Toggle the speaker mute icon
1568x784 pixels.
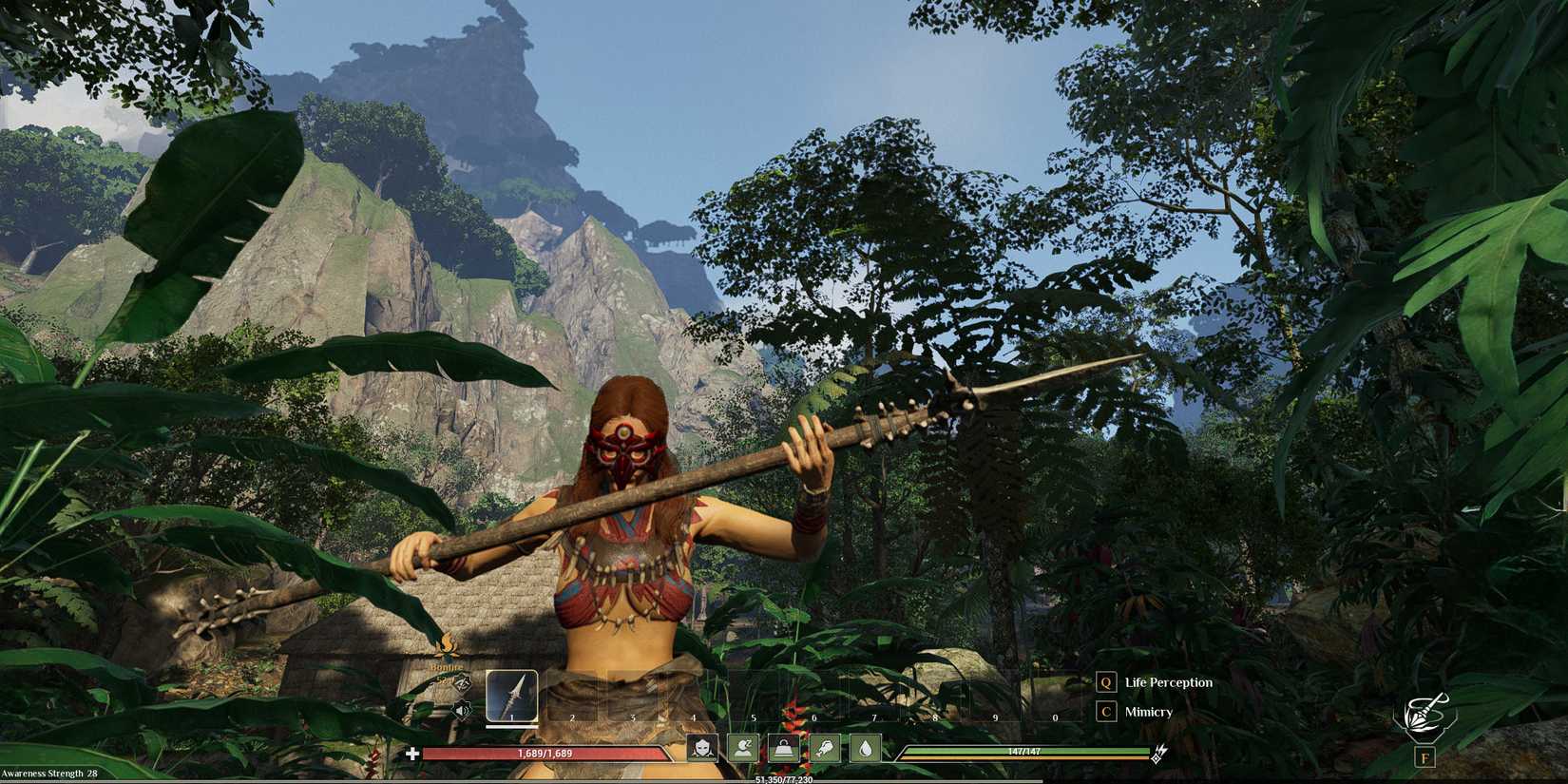462,708
